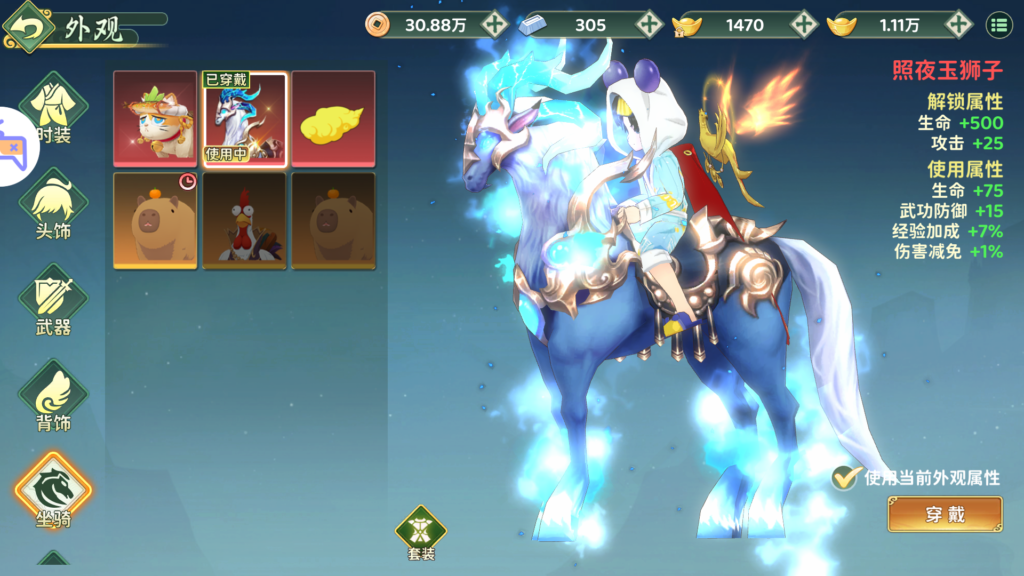Screen dimensions: 1024x576
Task: Open the chat bubble overlay icon
Action: [x=14, y=146]
